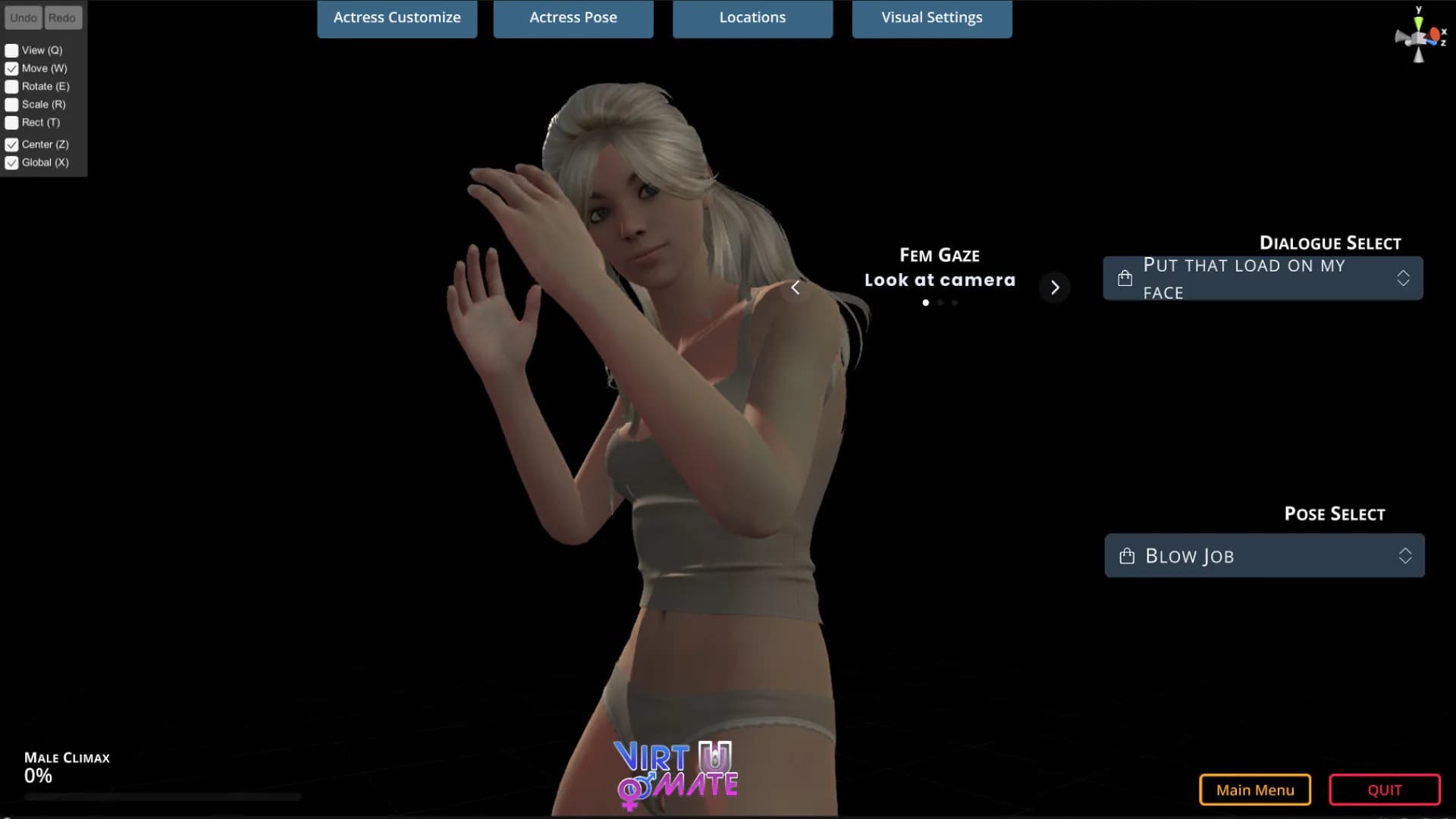The width and height of the screenshot is (1456, 819).
Task: Click the Undo button
Action: coord(23,17)
